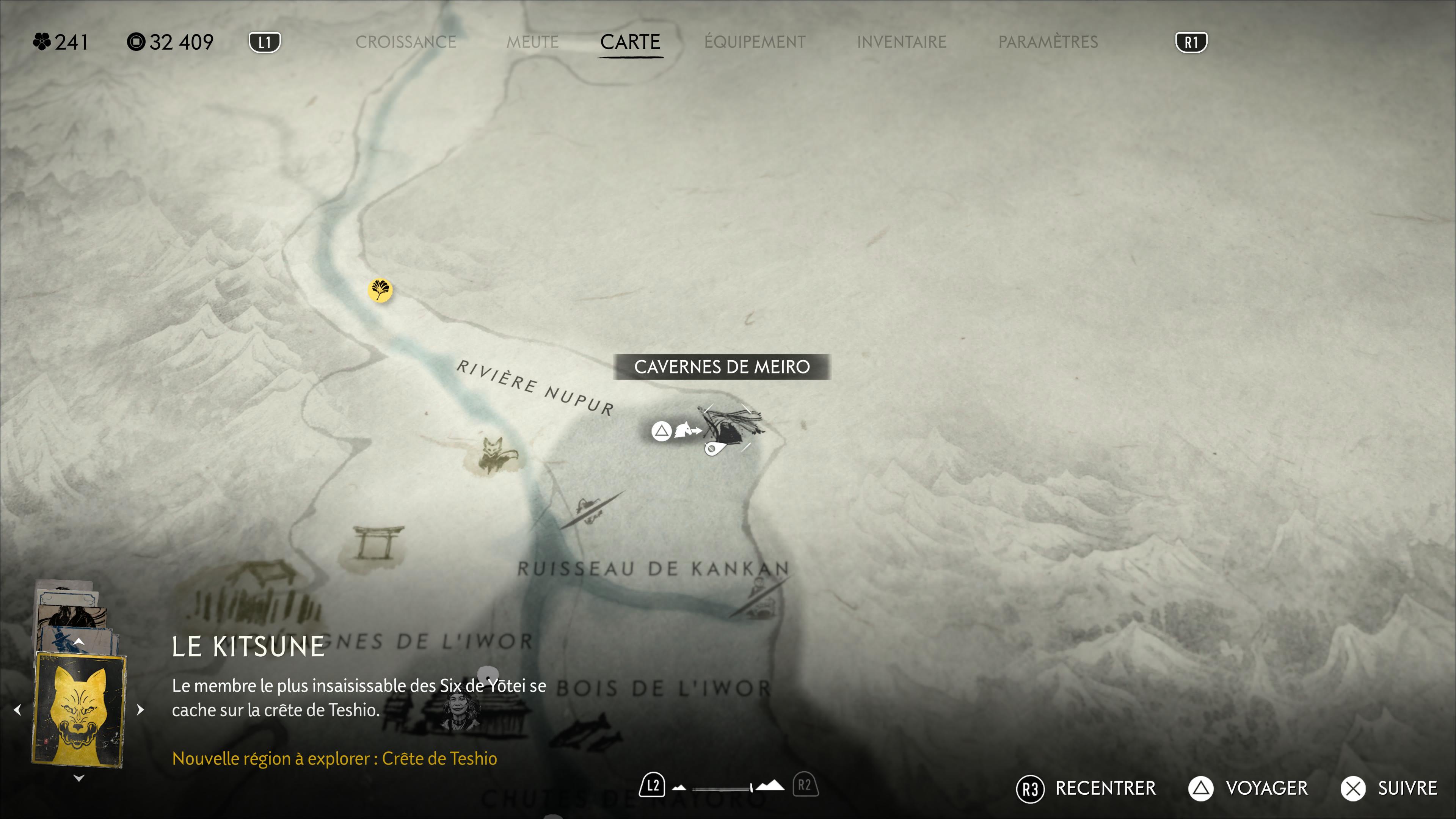Select the golden ginkgo leaf map marker

click(x=380, y=290)
